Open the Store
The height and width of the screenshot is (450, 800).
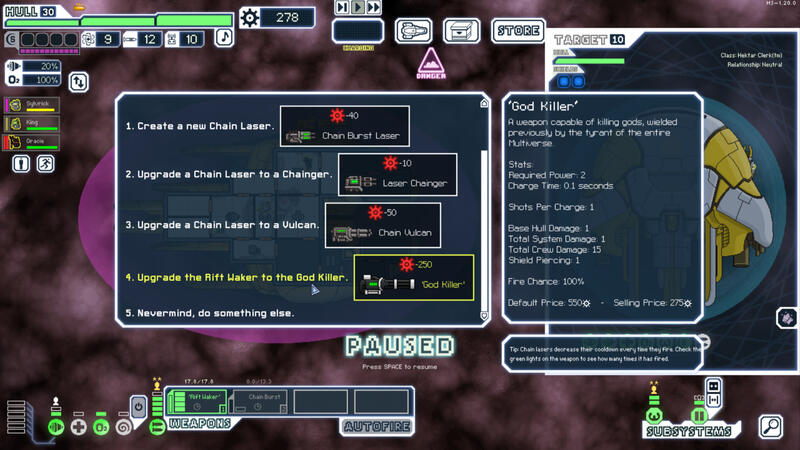click(x=518, y=31)
